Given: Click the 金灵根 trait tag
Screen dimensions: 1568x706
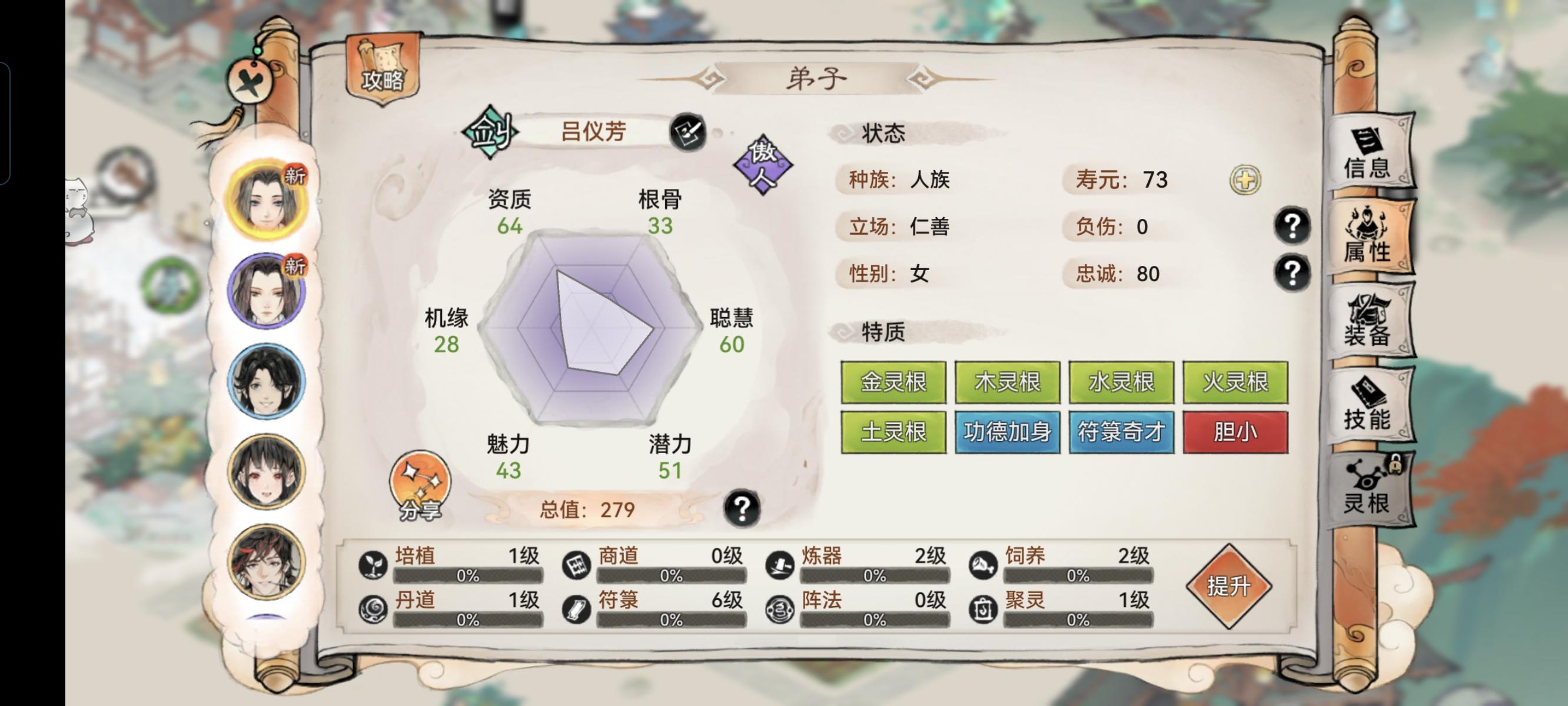Looking at the screenshot, I should pos(893,382).
